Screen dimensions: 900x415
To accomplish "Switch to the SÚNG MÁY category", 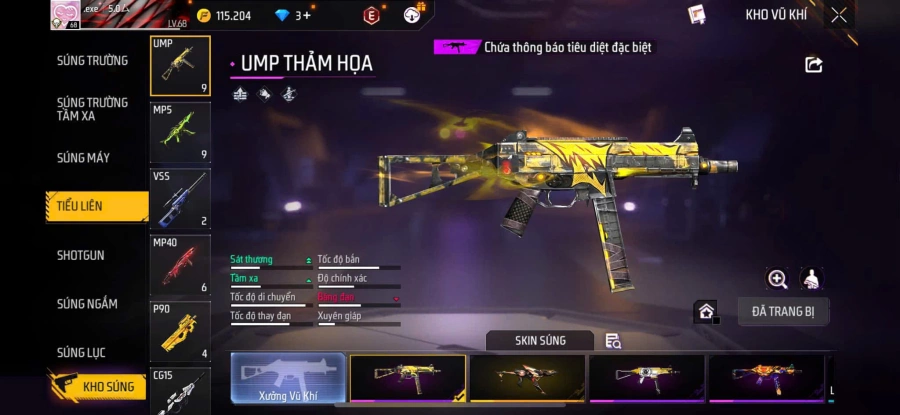I will (x=84, y=158).
